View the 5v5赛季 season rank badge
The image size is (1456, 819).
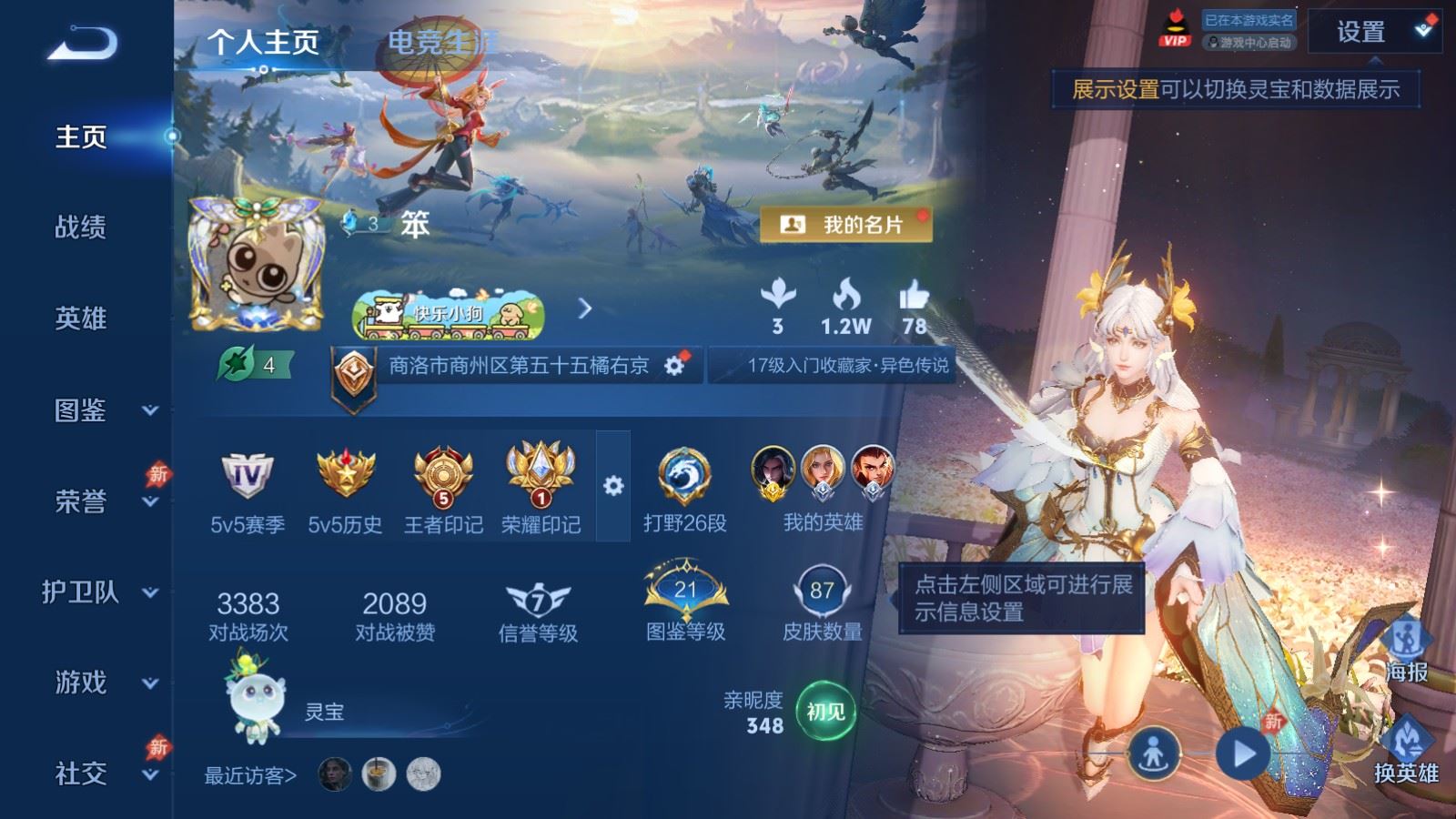pos(248,490)
